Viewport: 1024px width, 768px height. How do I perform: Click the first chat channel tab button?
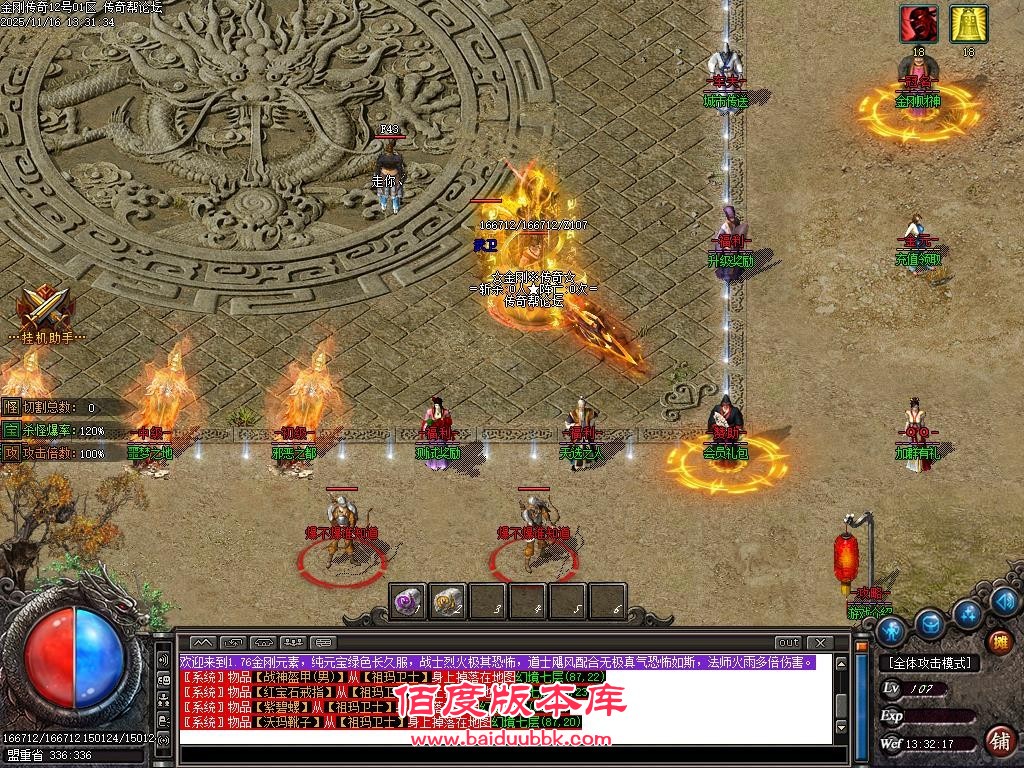click(x=203, y=642)
